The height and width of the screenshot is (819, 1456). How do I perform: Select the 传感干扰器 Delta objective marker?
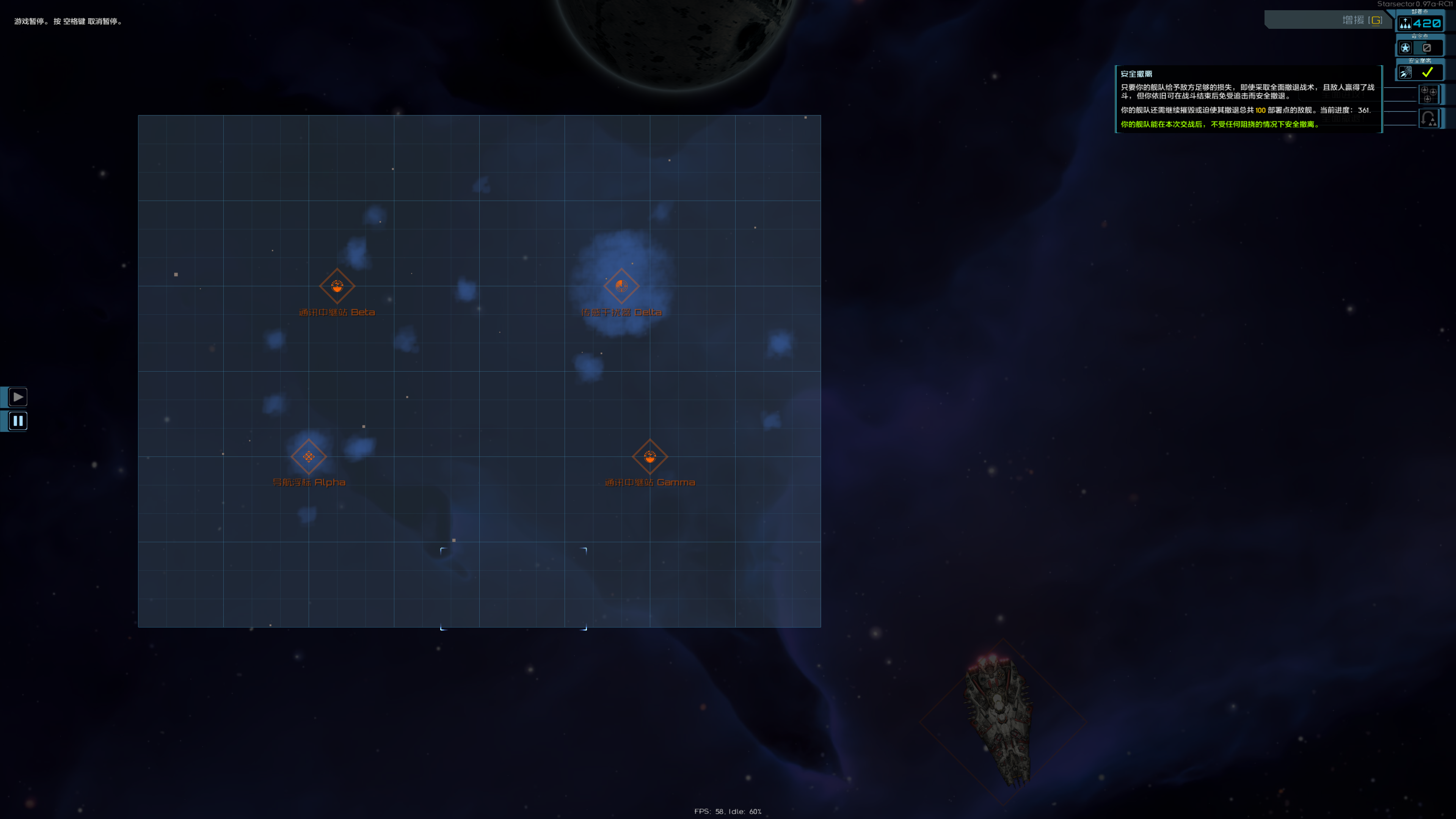pos(622,286)
